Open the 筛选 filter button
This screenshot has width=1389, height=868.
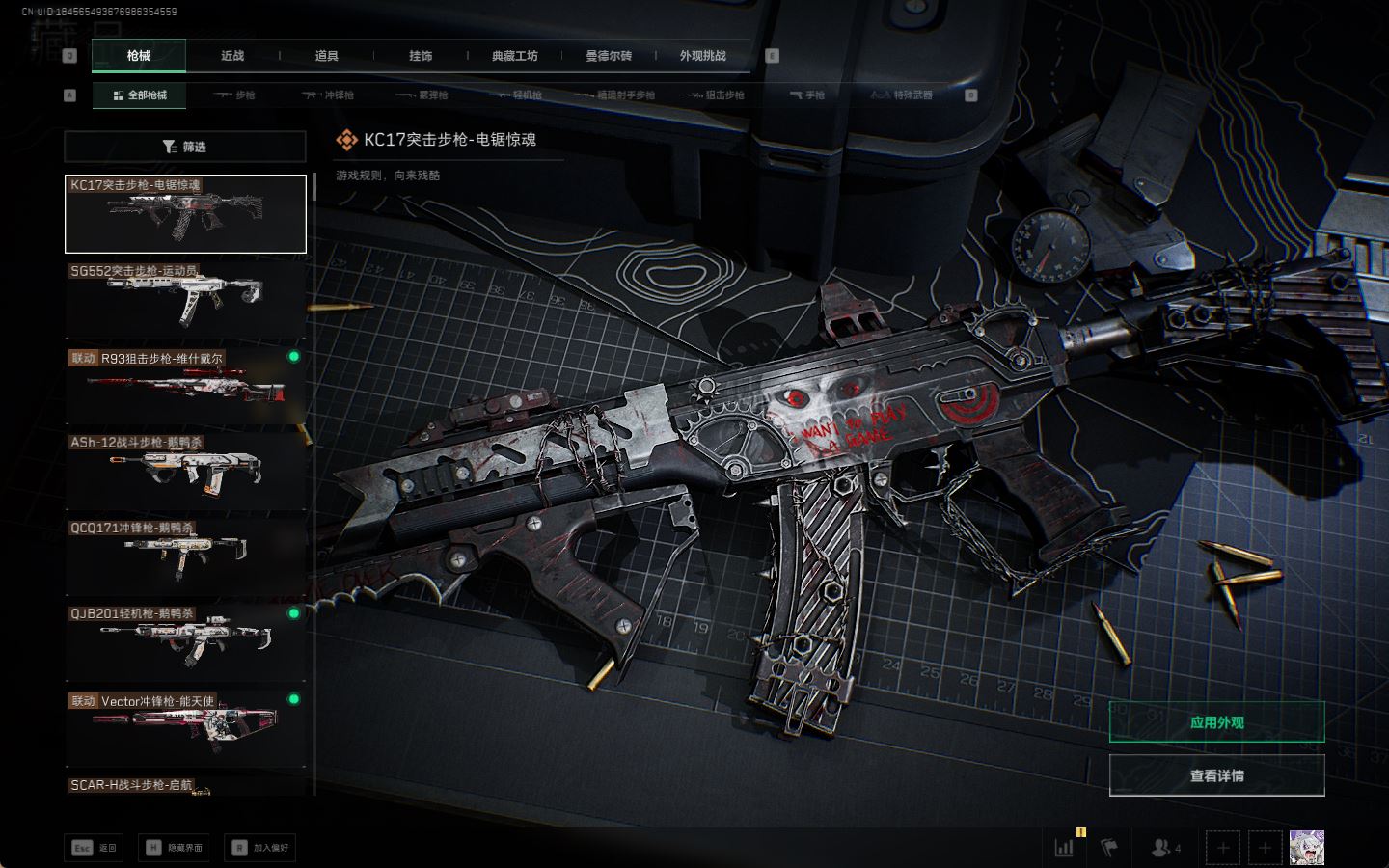[185, 147]
